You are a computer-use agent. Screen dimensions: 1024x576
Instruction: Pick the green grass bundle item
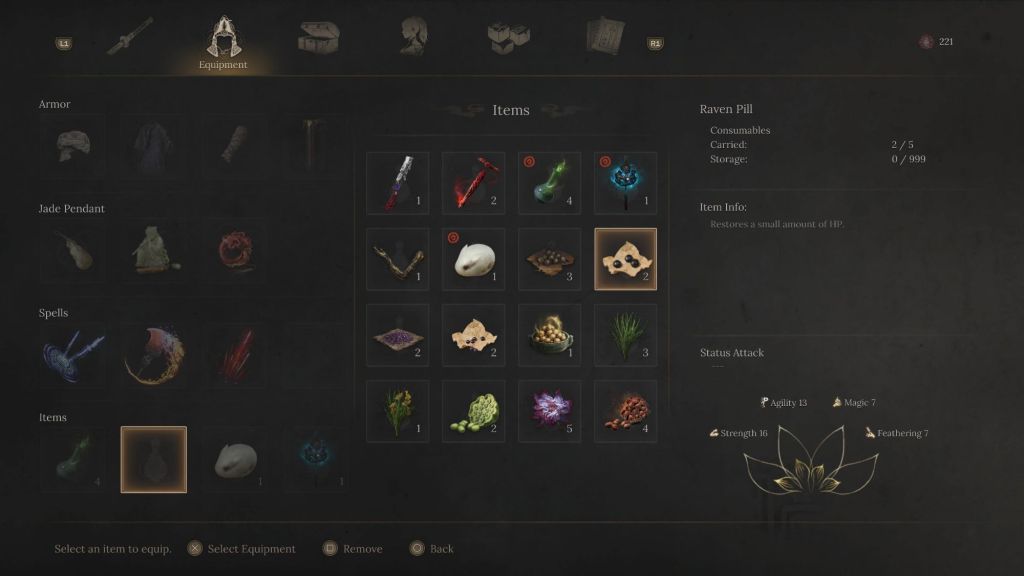[626, 335]
